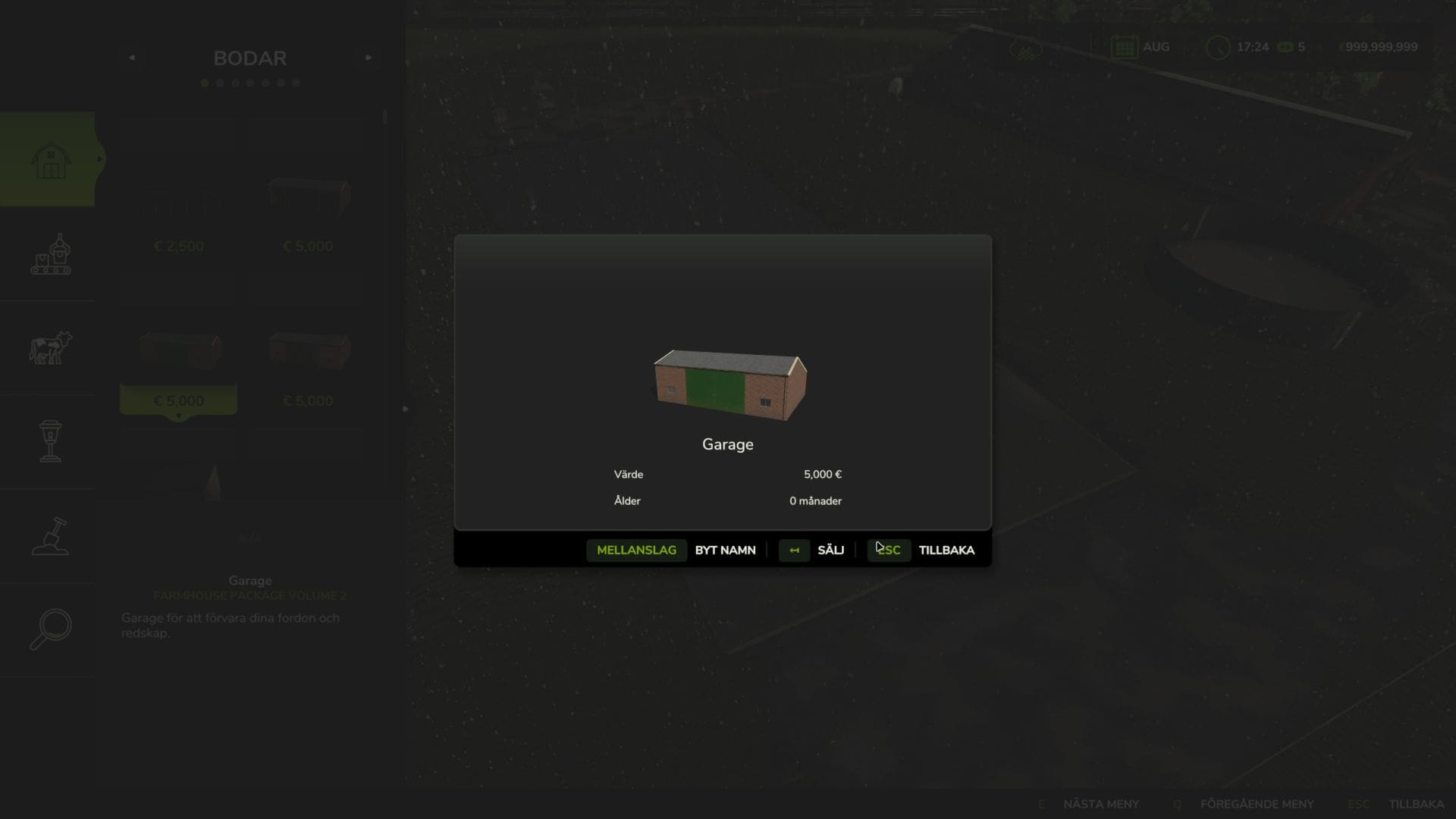Viewport: 1456px width, 819px height.
Task: Open NÄSTA MENY at bottom right
Action: [x=1100, y=803]
